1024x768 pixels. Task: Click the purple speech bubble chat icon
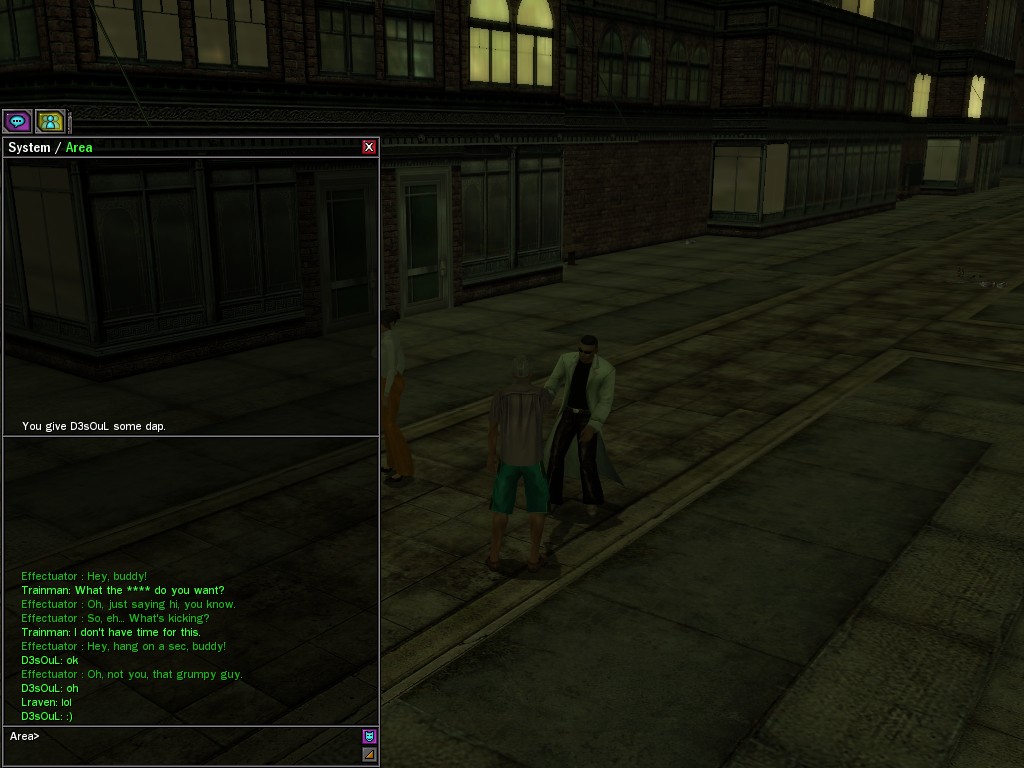tap(17, 121)
